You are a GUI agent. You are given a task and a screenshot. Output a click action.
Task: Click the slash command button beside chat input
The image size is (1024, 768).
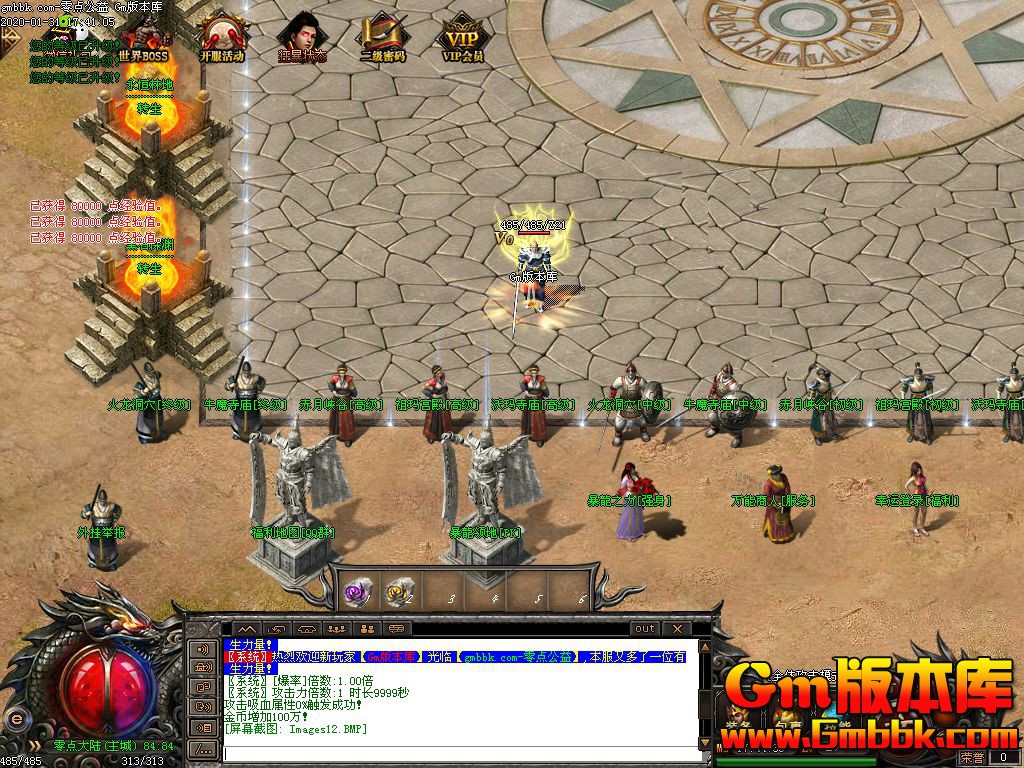click(x=203, y=748)
